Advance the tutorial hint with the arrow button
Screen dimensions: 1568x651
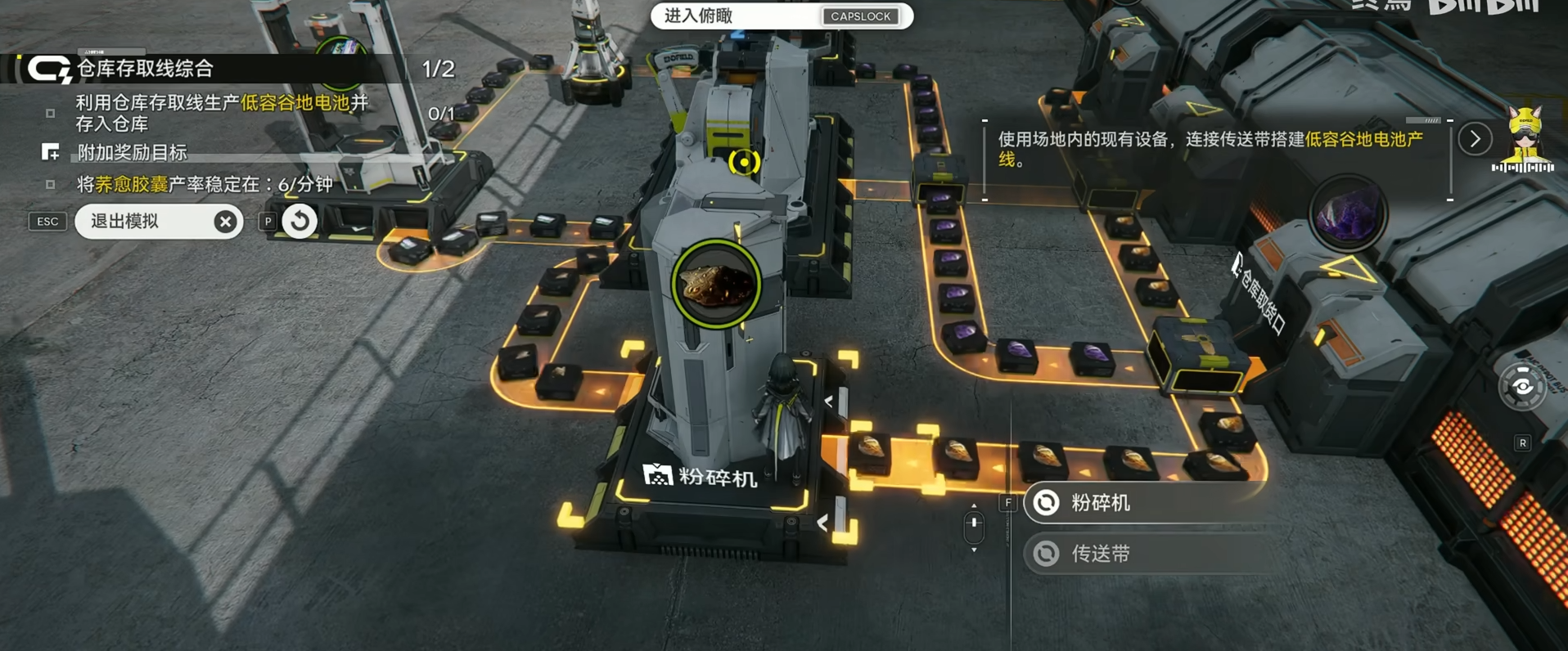(1475, 140)
